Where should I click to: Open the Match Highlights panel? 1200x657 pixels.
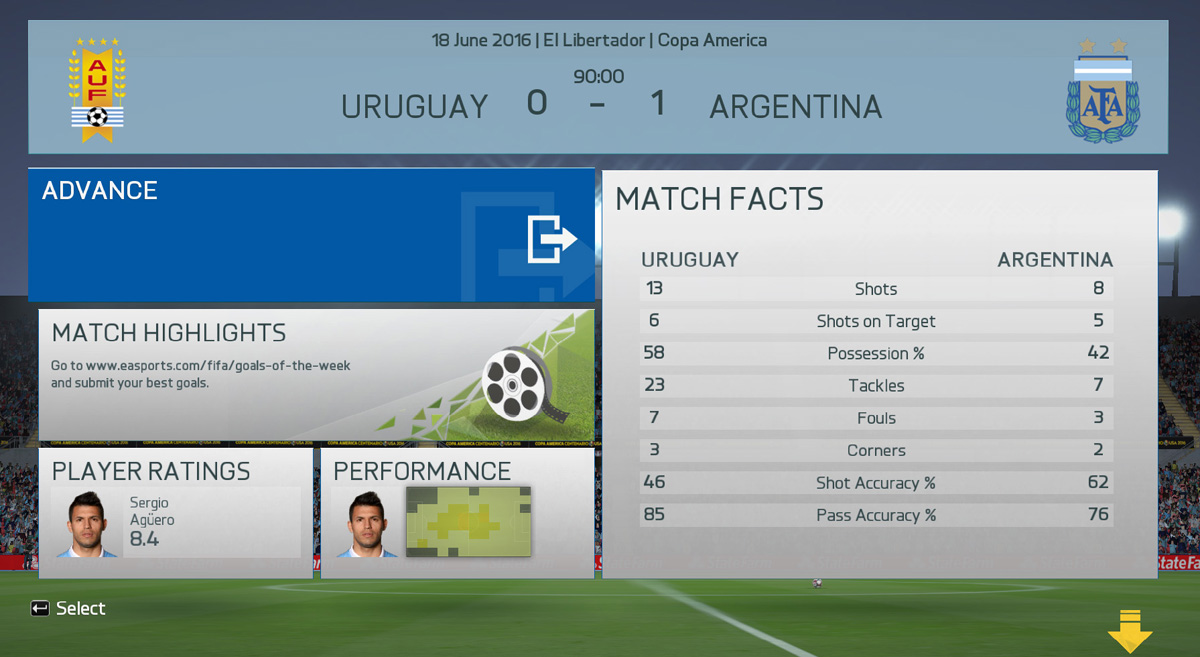pos(316,375)
